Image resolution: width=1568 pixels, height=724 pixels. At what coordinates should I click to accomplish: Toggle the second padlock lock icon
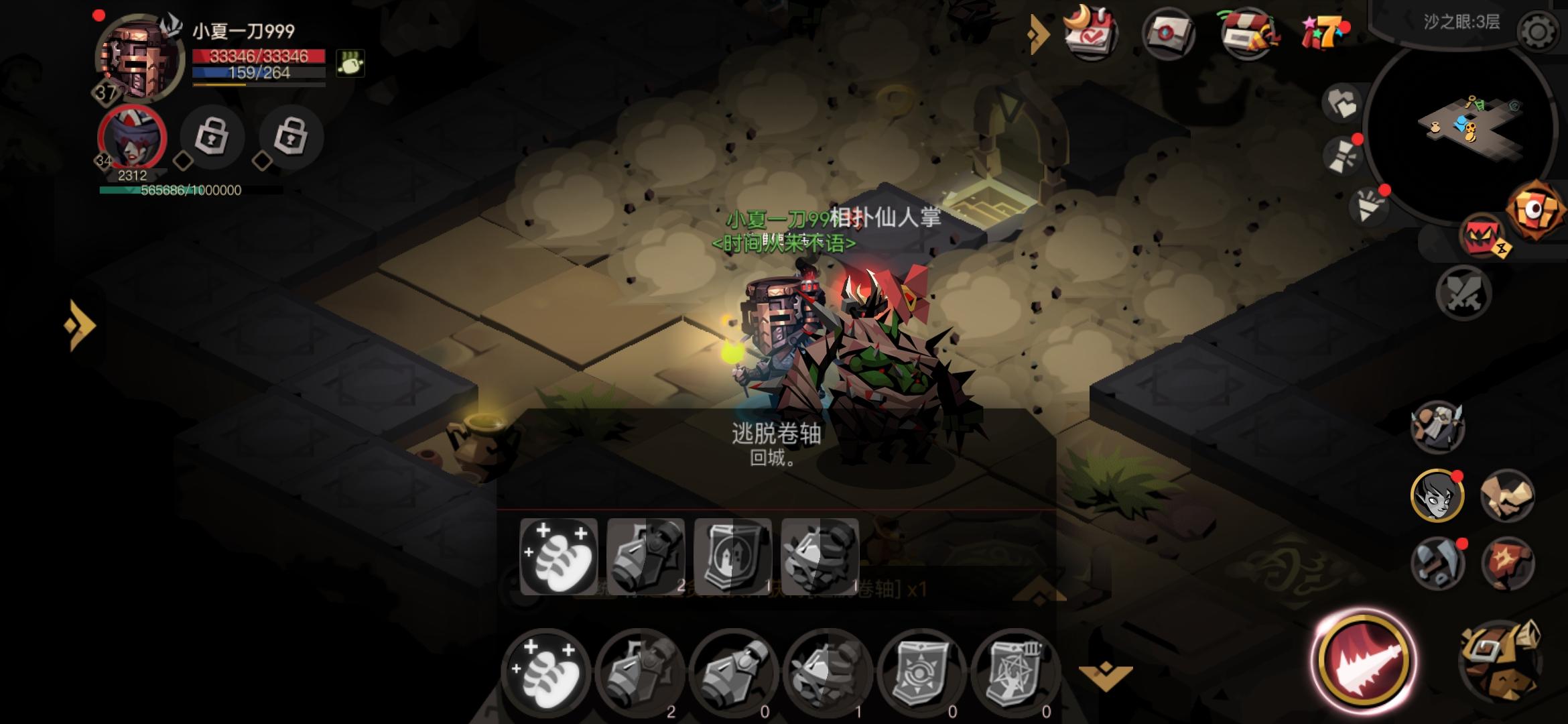coord(291,137)
